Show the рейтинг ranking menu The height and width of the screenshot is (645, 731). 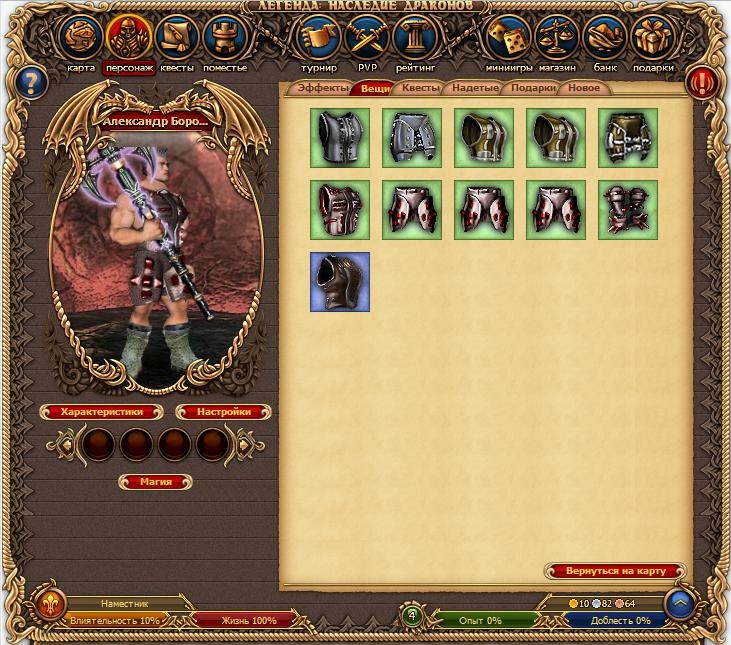[x=415, y=39]
